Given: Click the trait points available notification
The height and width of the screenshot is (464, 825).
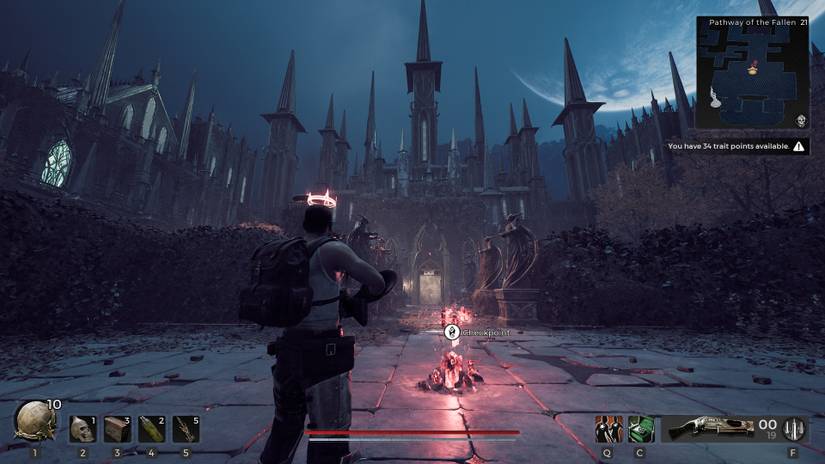Looking at the screenshot, I should click(737, 146).
